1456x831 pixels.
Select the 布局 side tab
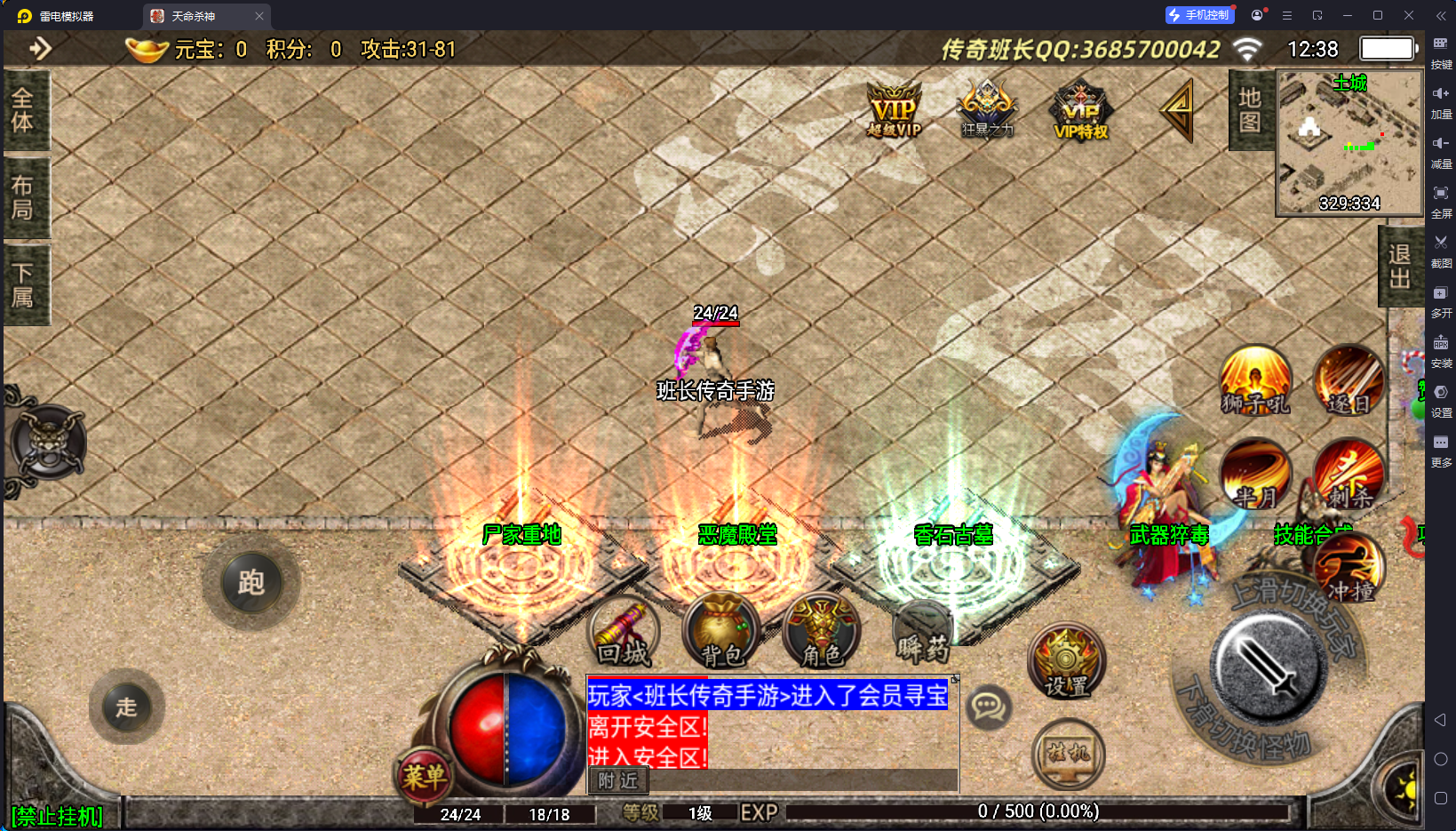coord(24,197)
